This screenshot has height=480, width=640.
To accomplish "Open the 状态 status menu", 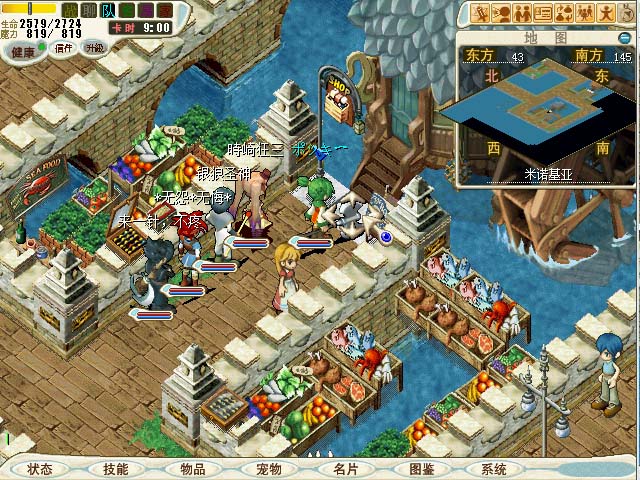I will (41, 469).
